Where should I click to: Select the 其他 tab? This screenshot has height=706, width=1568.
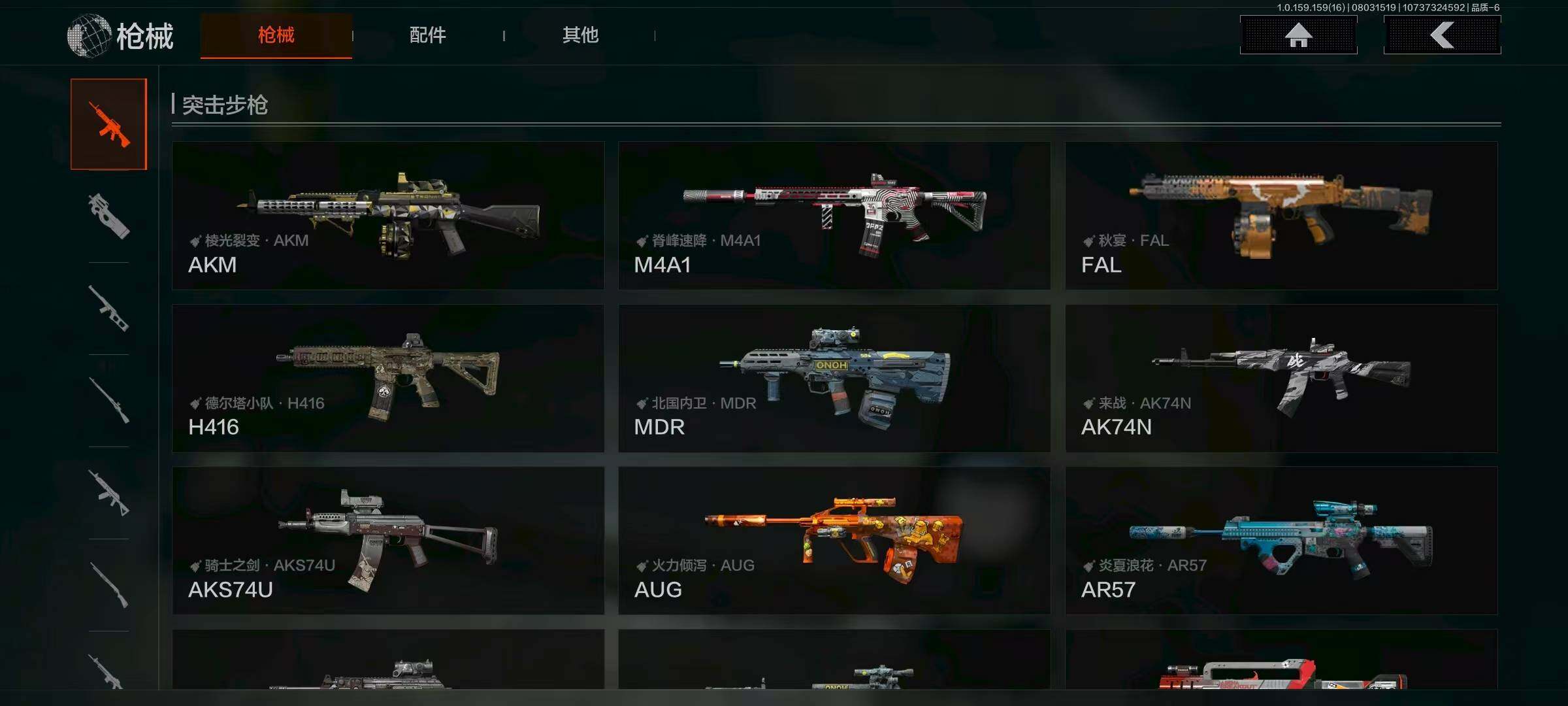click(580, 35)
